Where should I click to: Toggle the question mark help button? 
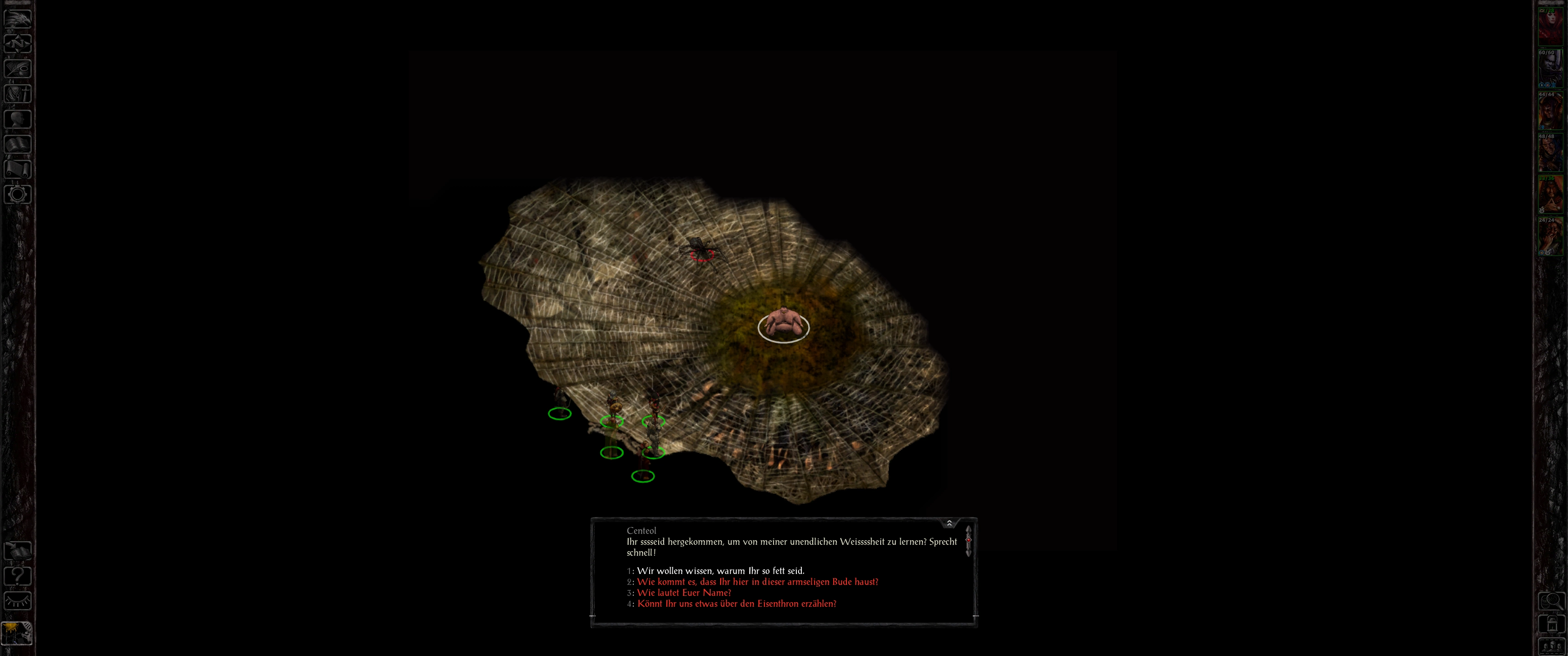(18, 576)
